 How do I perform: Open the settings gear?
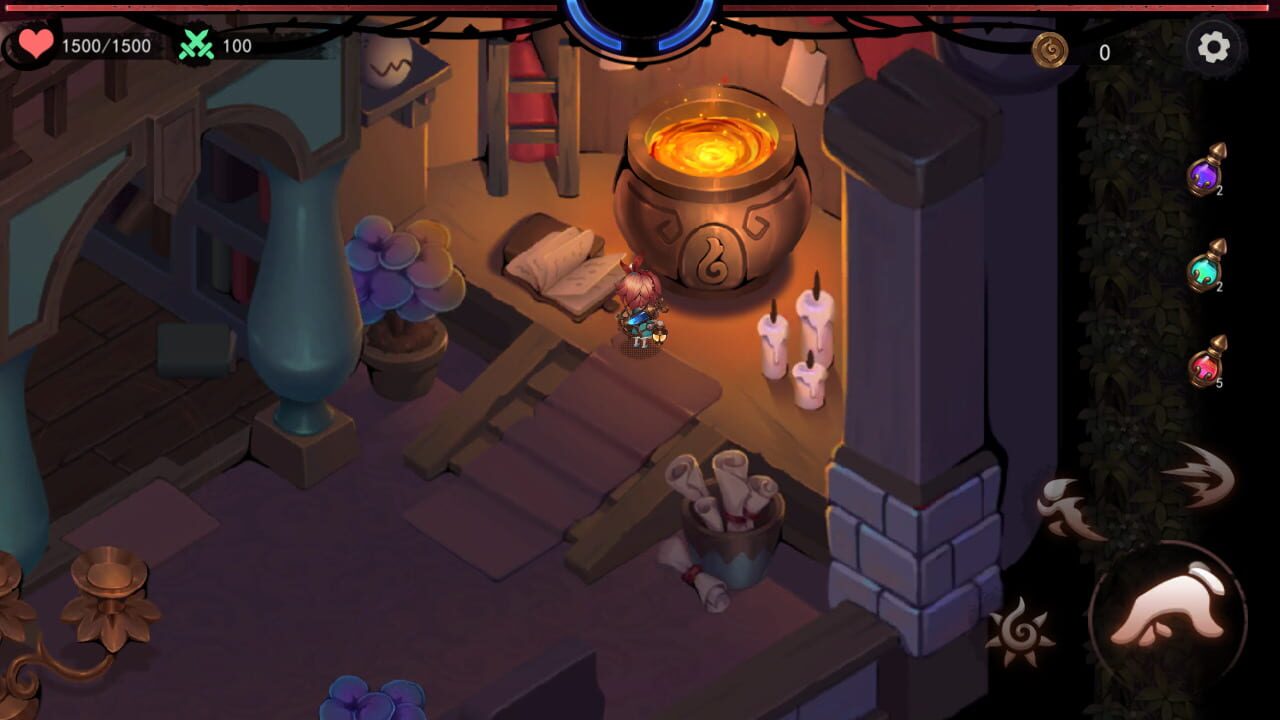[x=1213, y=45]
